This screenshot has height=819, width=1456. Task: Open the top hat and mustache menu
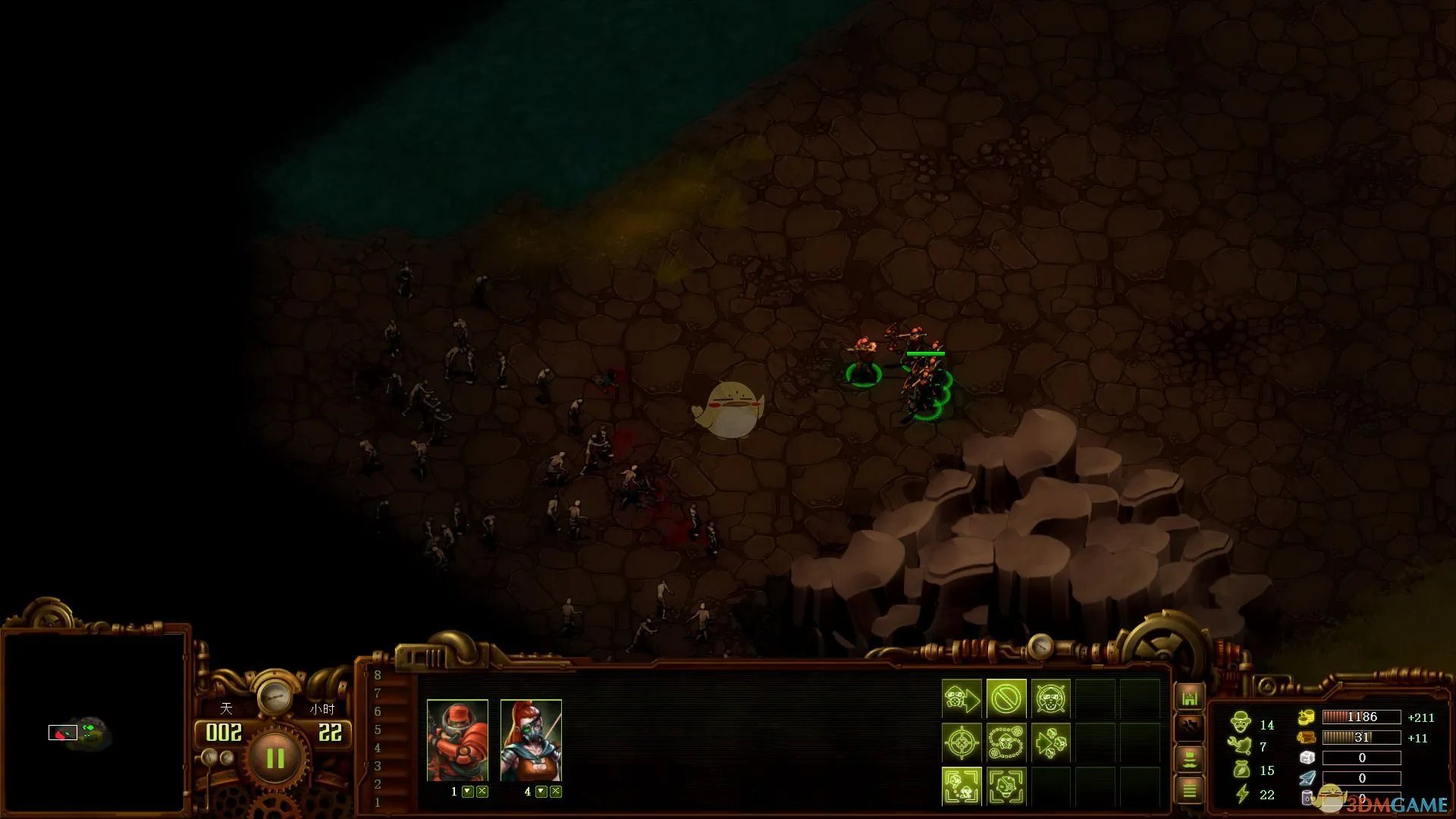click(x=1189, y=758)
